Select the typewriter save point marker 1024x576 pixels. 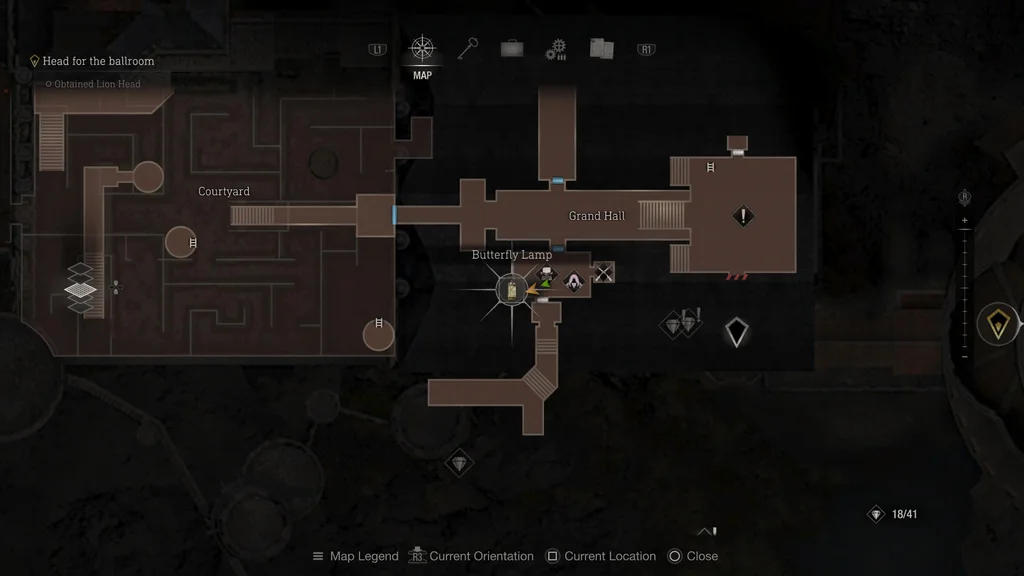click(x=547, y=276)
